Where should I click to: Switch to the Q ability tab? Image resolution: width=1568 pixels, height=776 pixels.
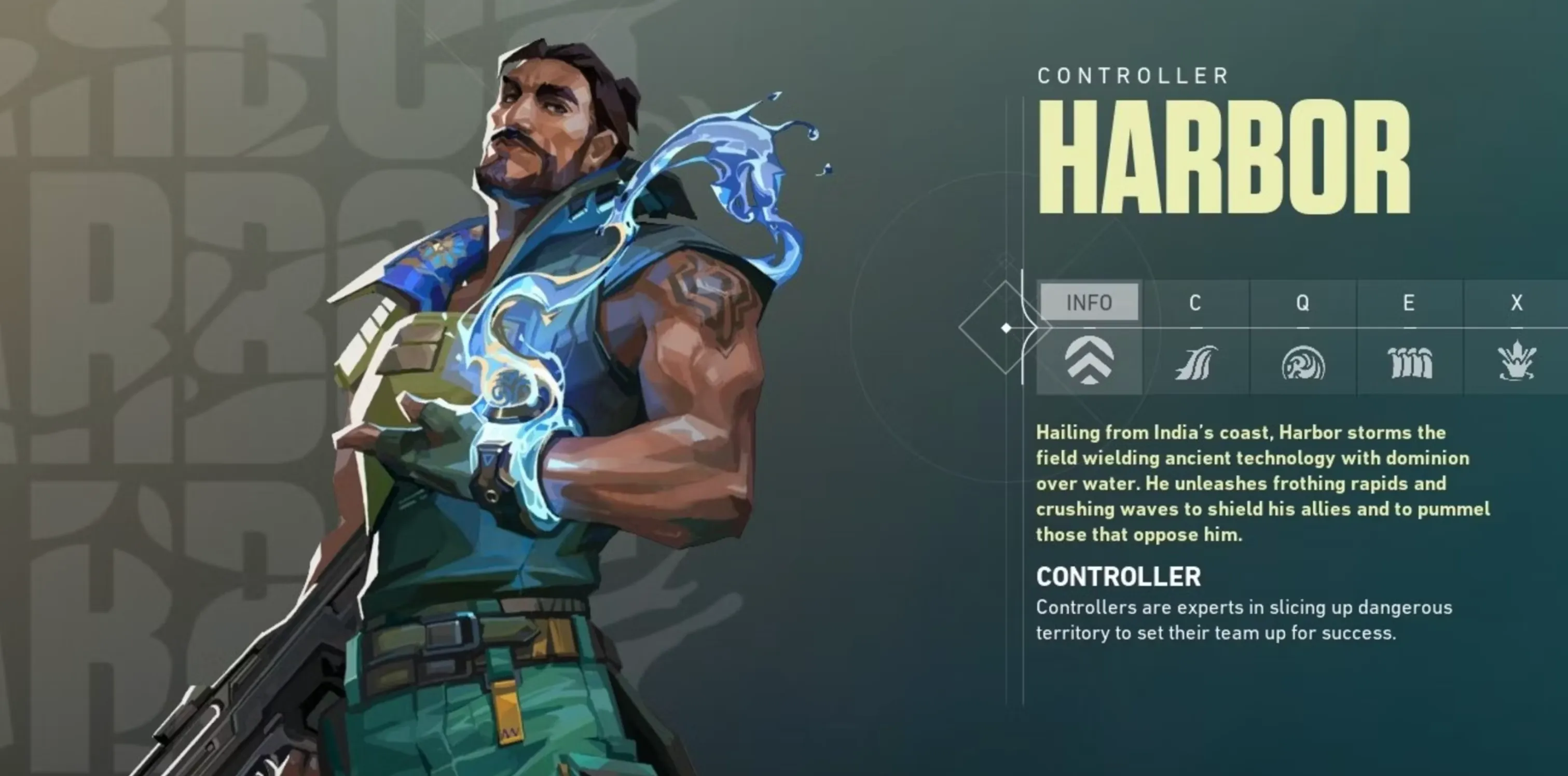1302,302
